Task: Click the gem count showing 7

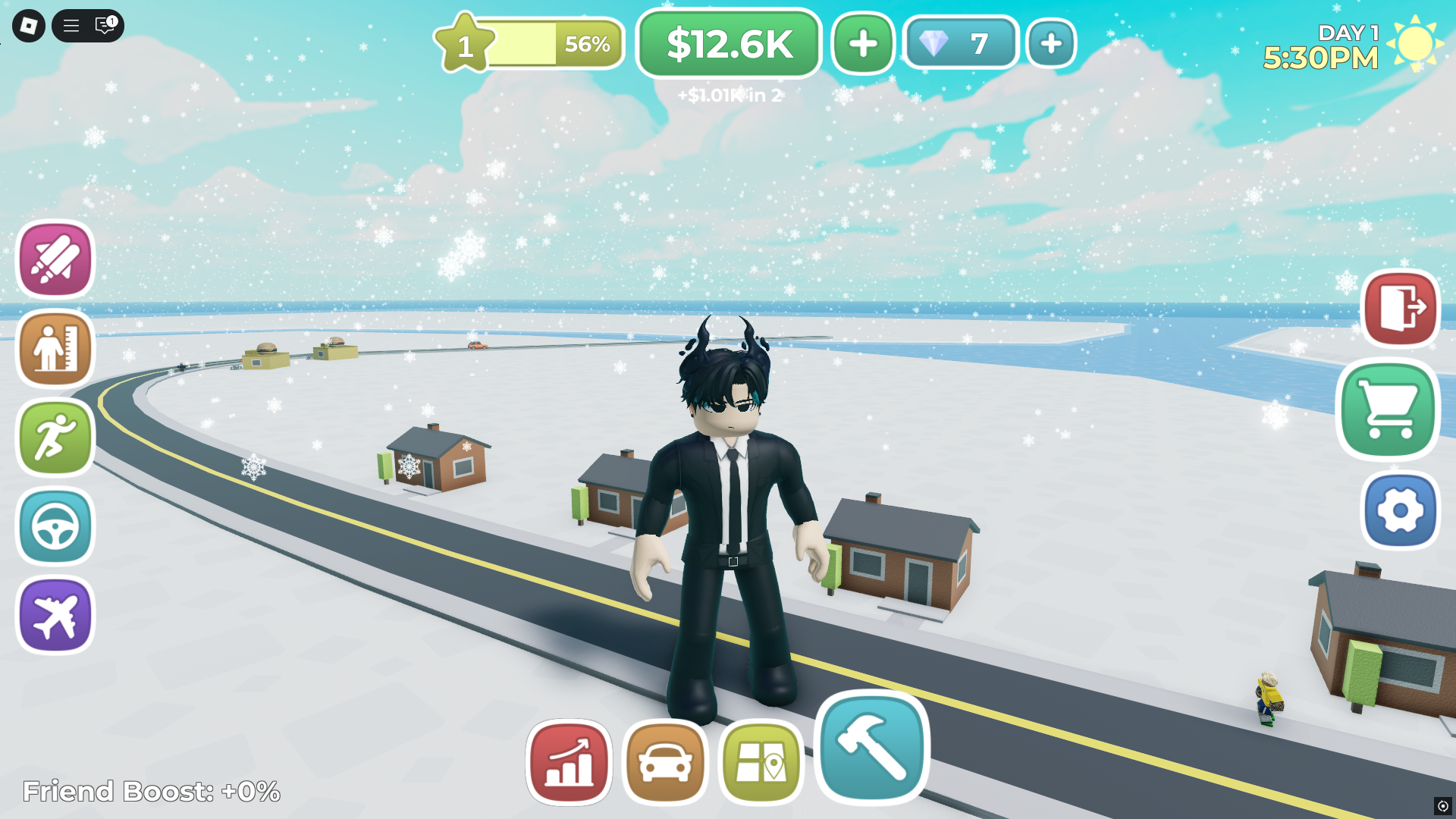Action: coord(961,44)
